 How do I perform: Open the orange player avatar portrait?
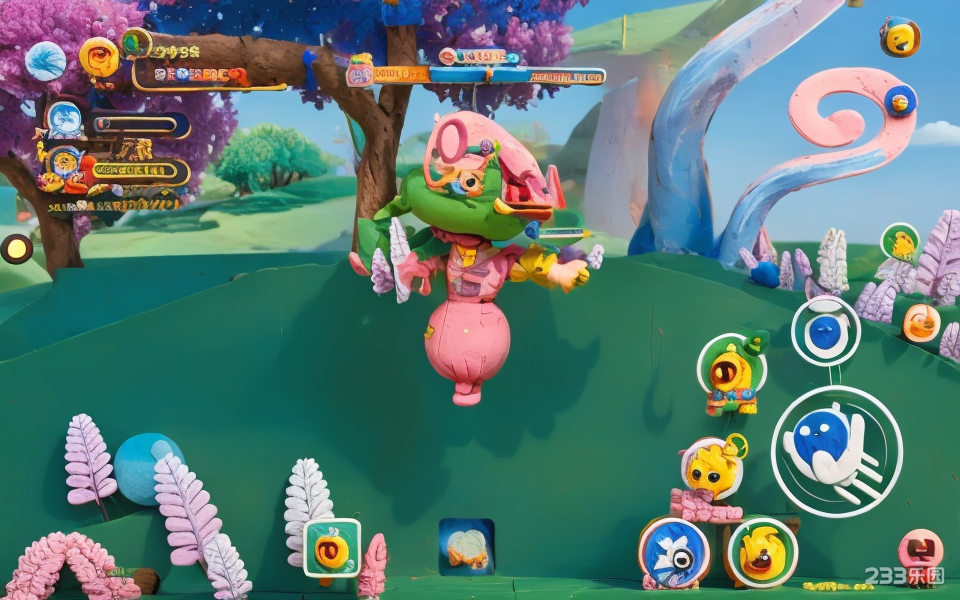(98, 57)
